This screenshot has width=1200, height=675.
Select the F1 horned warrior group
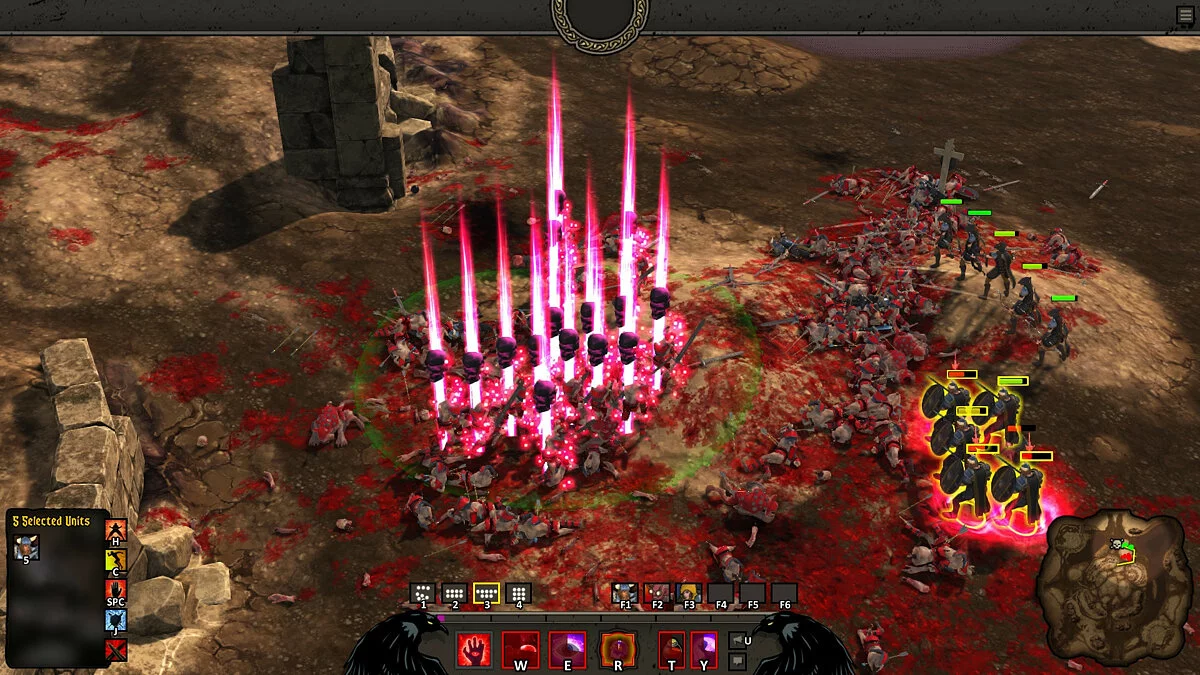625,593
